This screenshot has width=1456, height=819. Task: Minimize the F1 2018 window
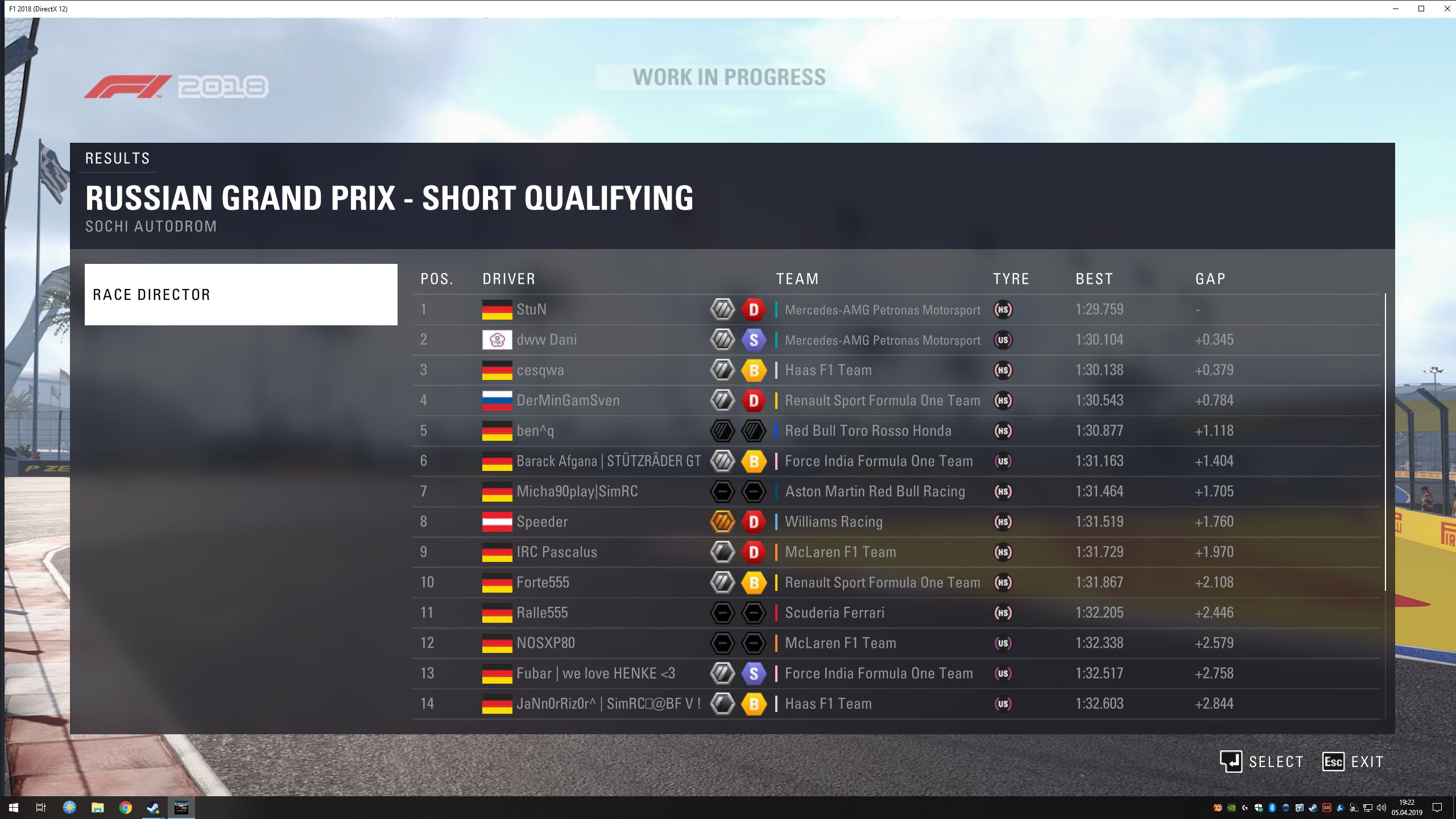point(1396,9)
